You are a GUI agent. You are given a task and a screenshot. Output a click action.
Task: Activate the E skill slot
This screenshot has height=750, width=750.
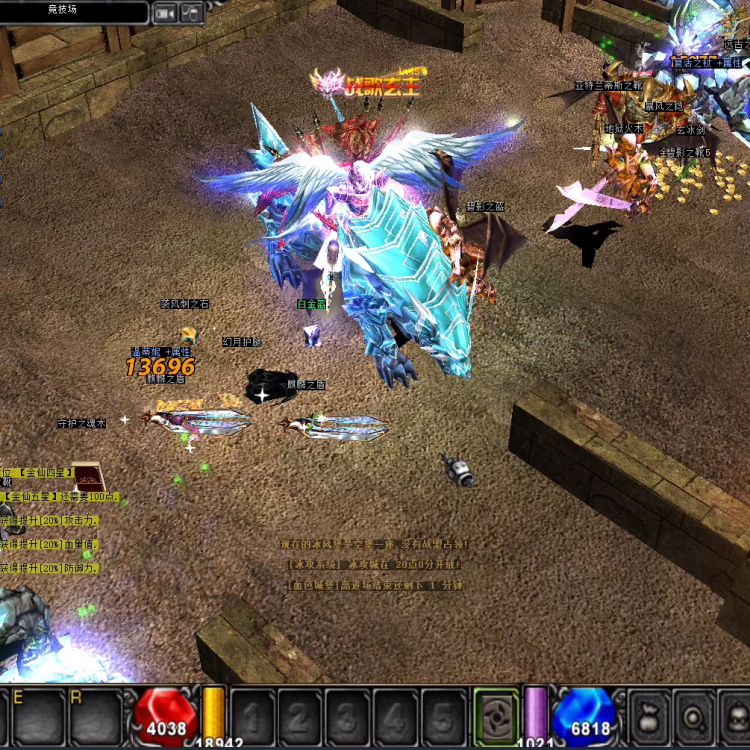coord(38,716)
